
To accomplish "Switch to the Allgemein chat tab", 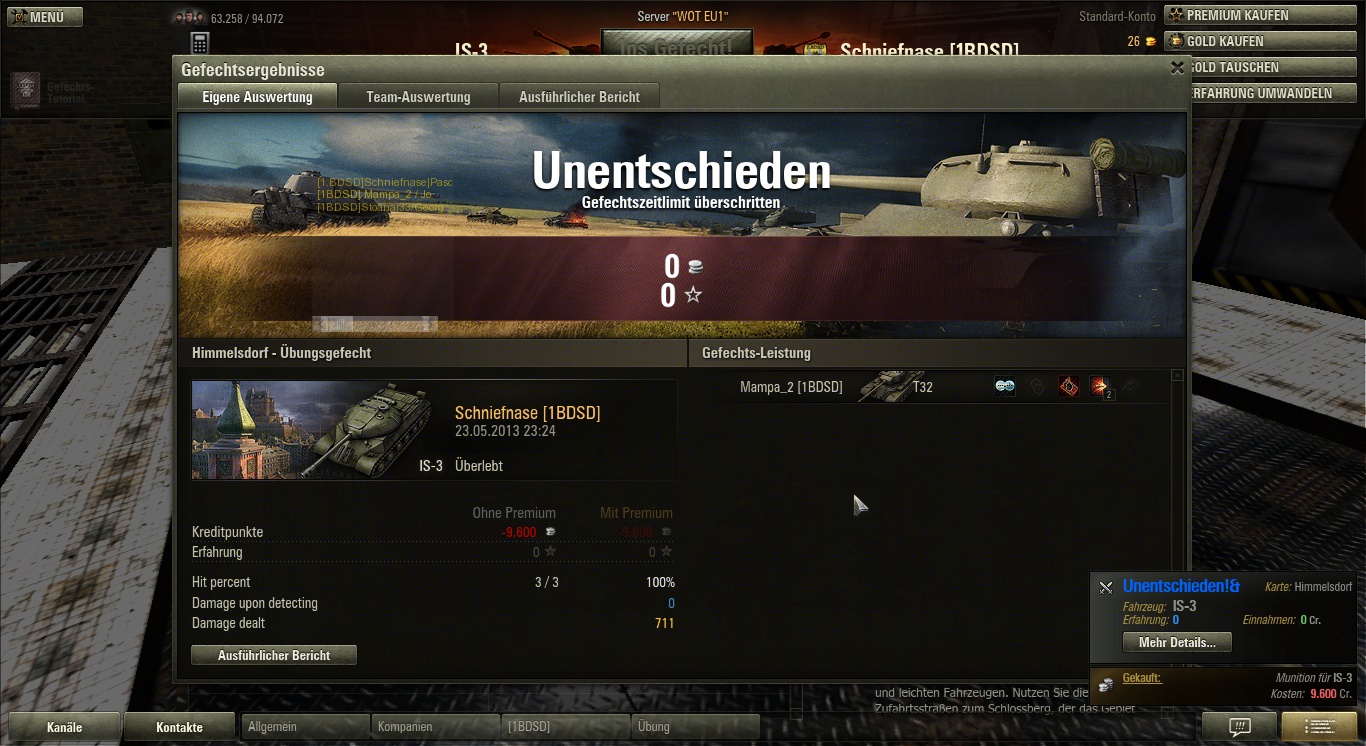I will 304,727.
